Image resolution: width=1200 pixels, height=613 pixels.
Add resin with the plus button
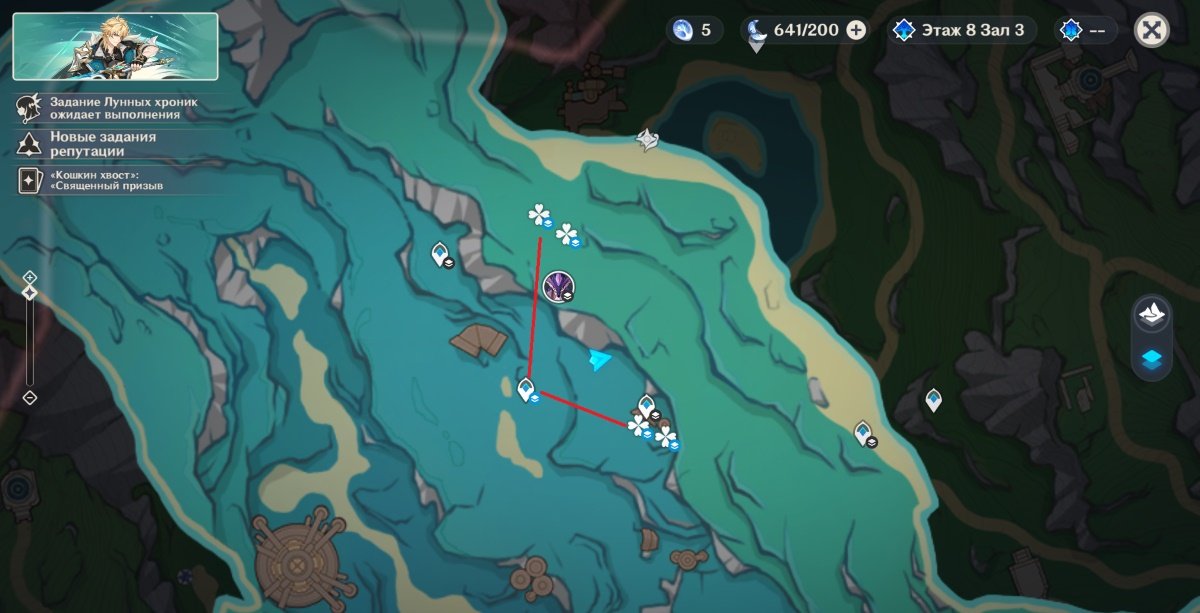click(856, 30)
